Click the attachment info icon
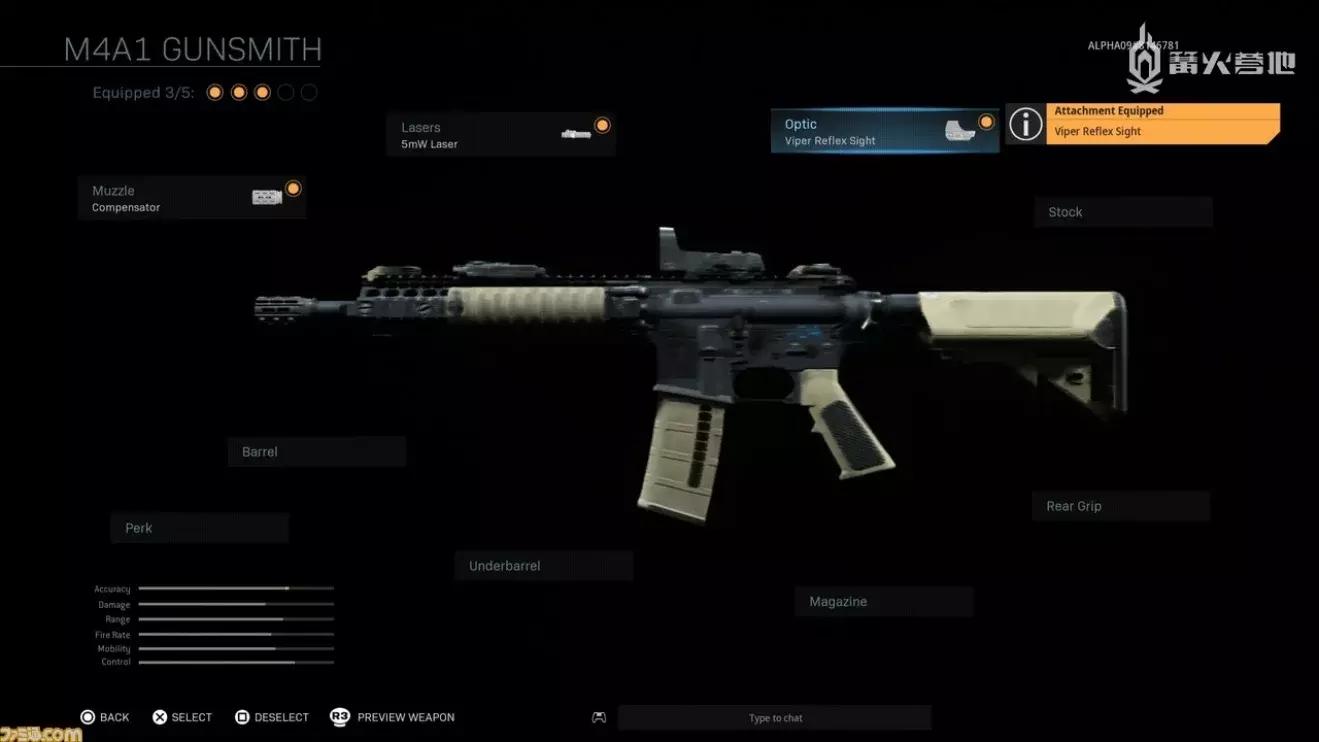This screenshot has height=742, width=1319. coord(1025,124)
